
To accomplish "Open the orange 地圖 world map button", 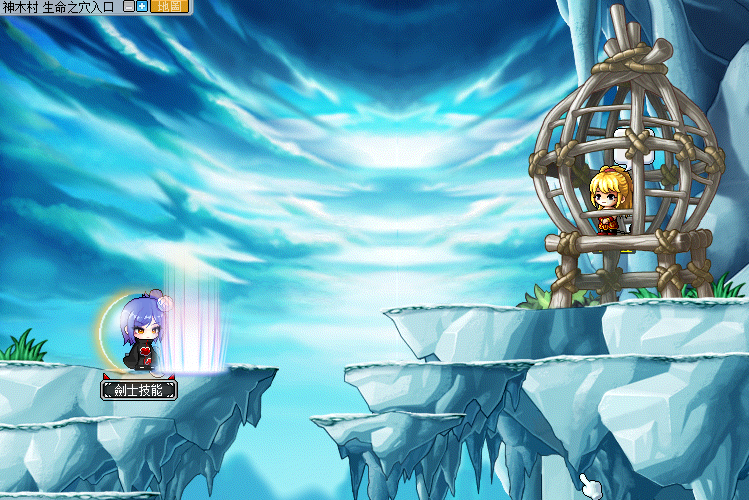I will tap(169, 6).
